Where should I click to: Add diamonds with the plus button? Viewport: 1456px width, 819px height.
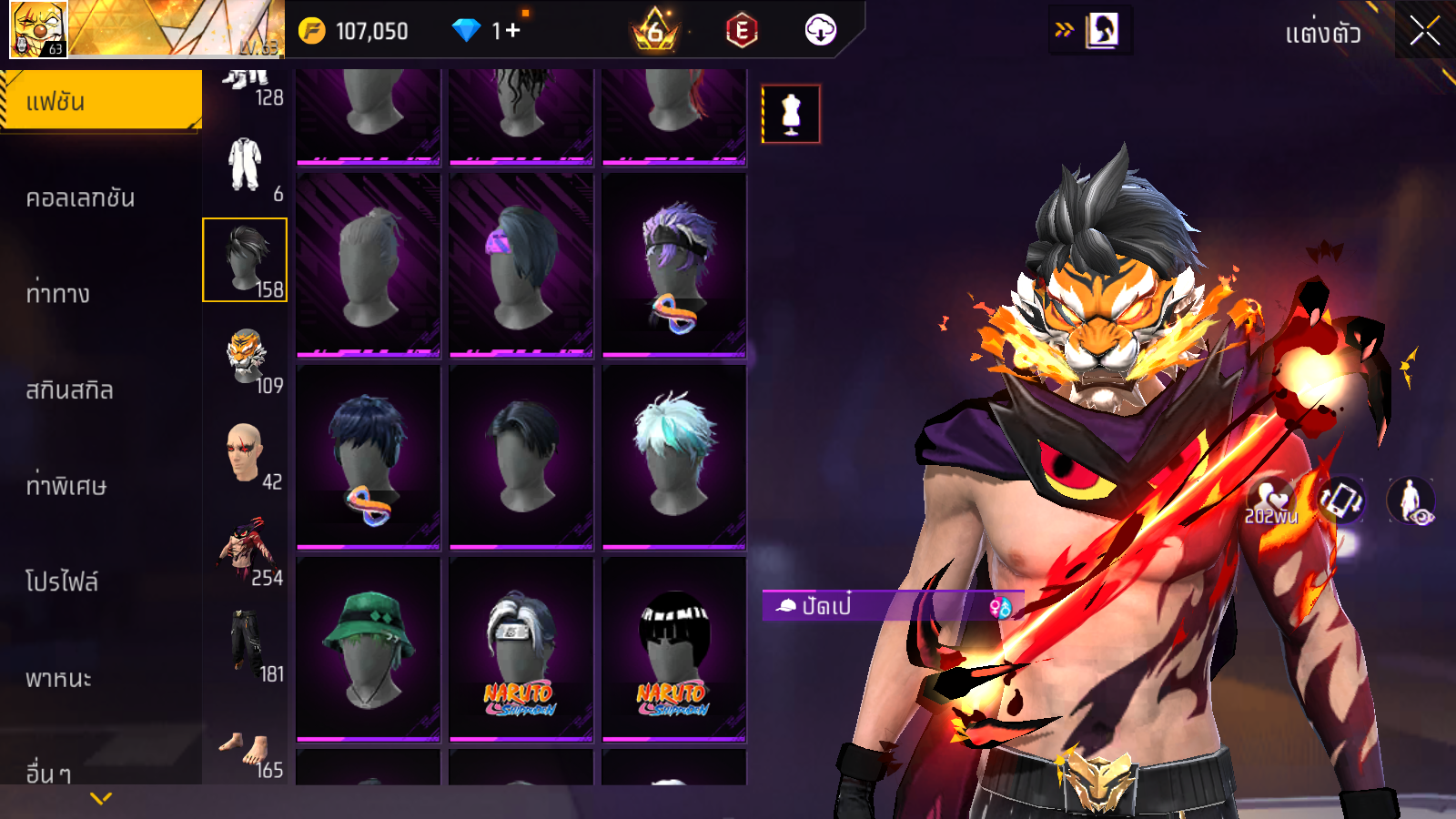512,31
